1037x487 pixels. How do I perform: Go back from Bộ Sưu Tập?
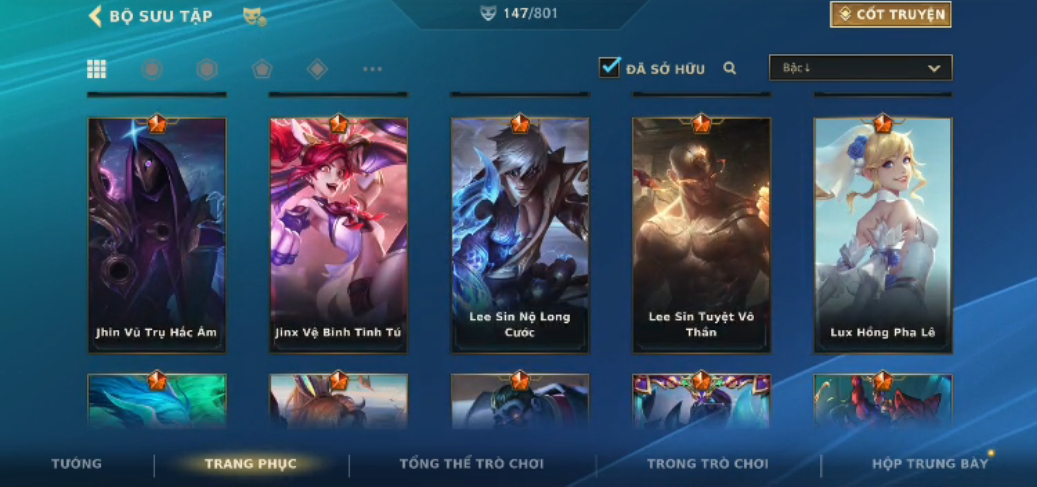click(x=96, y=16)
